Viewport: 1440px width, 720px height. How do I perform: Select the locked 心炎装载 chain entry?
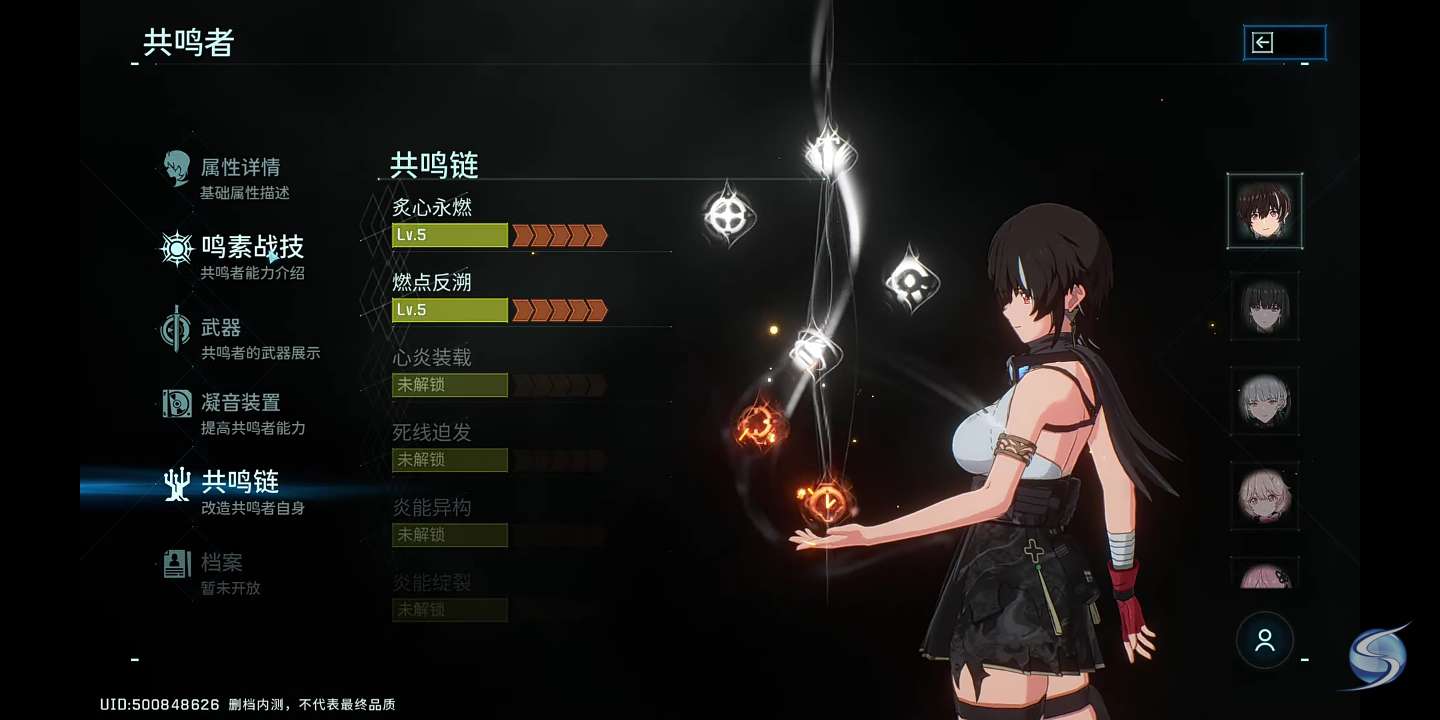click(500, 373)
